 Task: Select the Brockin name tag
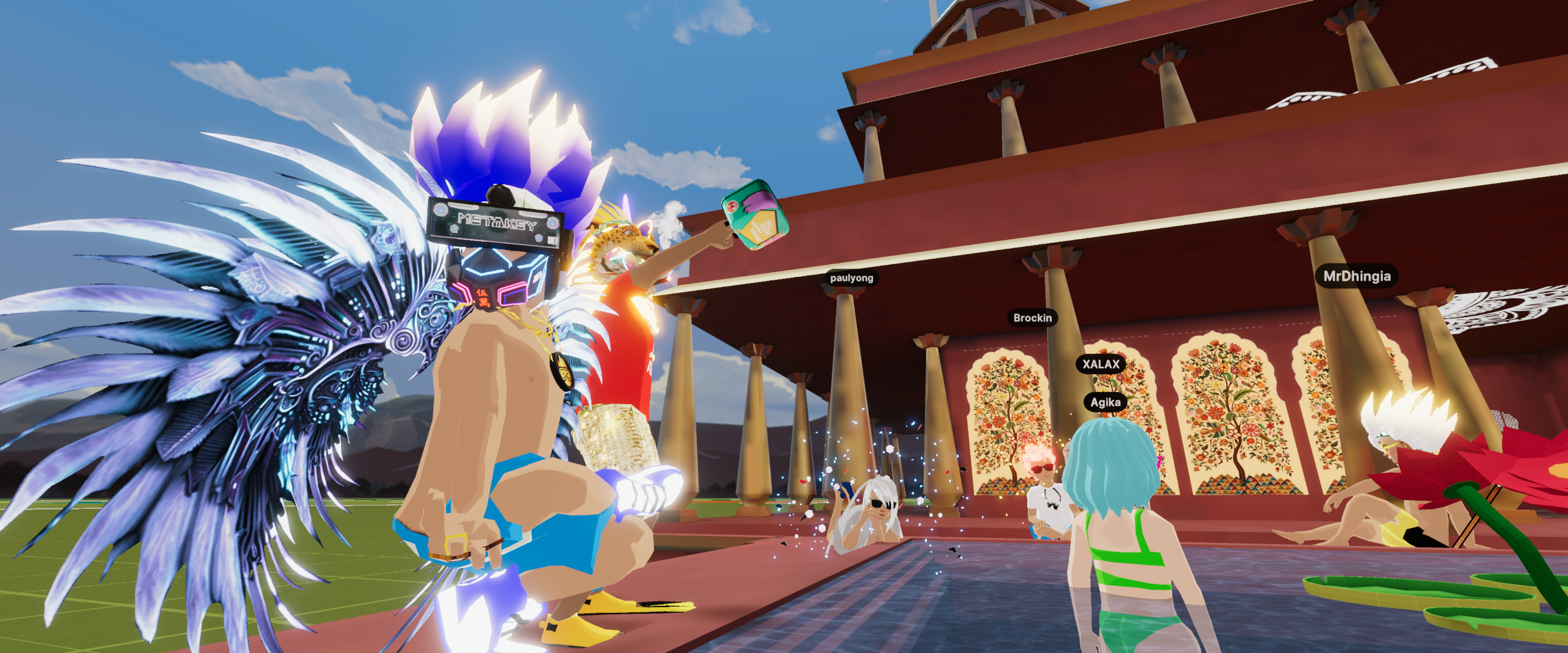1032,318
